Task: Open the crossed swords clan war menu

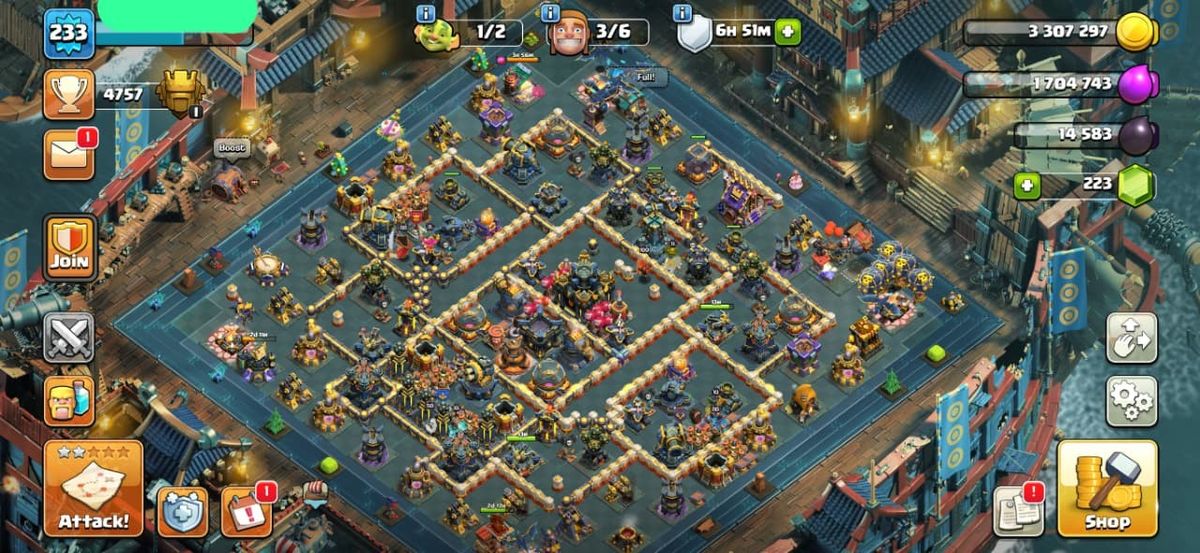Action: tap(69, 337)
